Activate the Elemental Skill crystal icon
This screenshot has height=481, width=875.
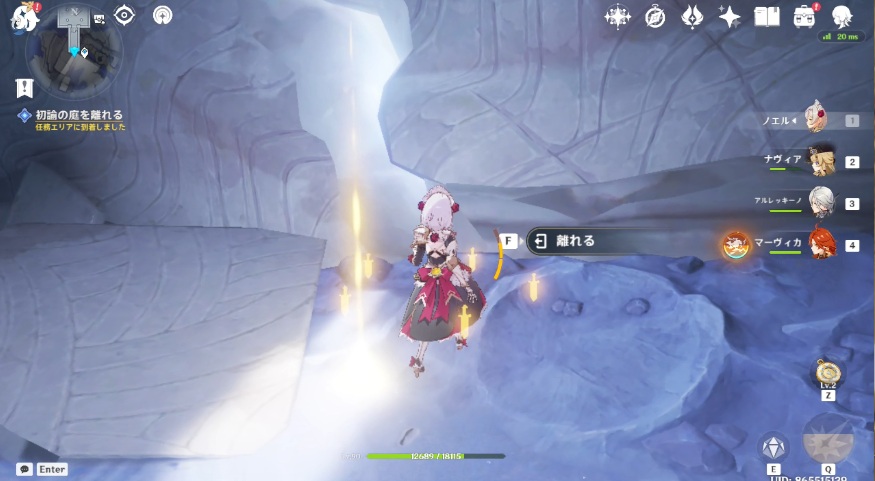773,446
